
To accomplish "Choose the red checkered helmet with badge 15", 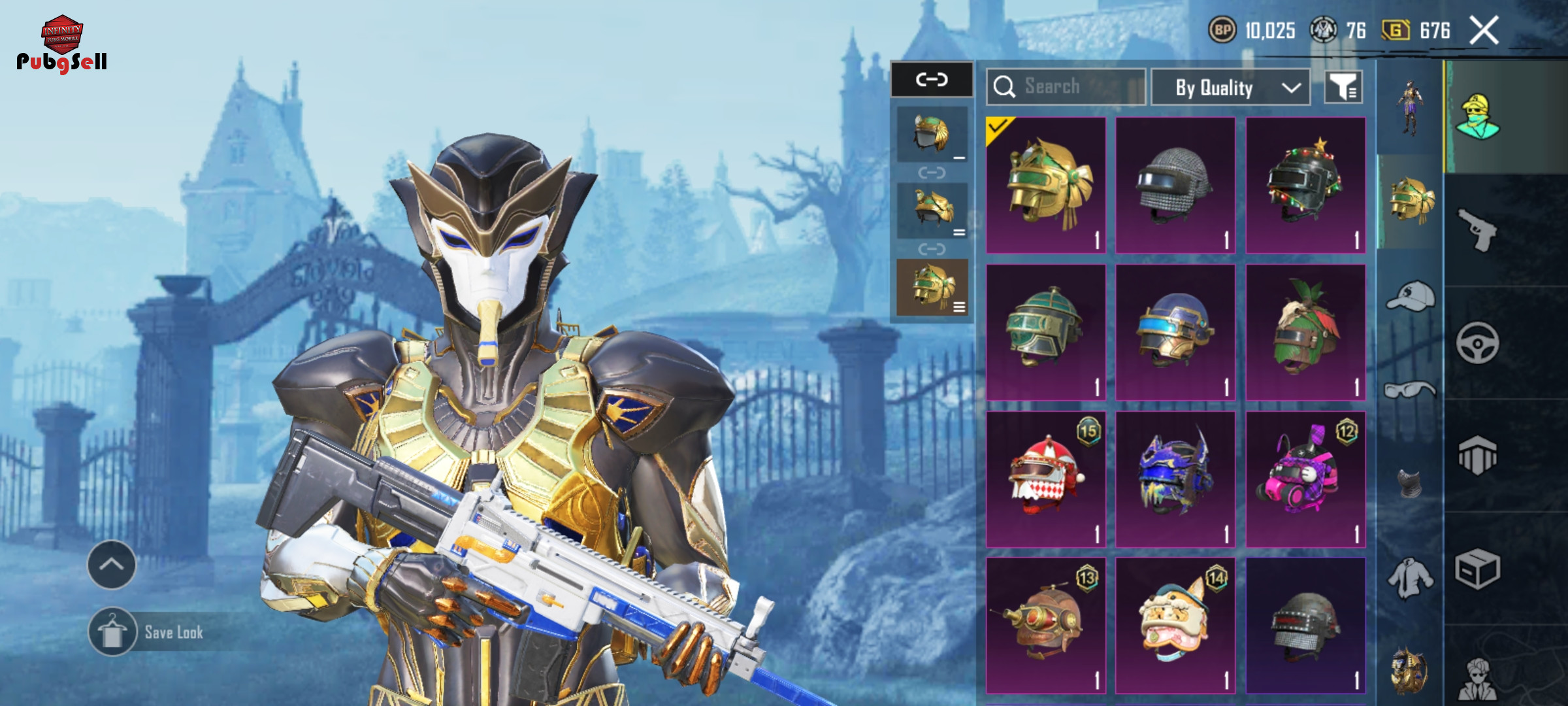I will point(1046,479).
